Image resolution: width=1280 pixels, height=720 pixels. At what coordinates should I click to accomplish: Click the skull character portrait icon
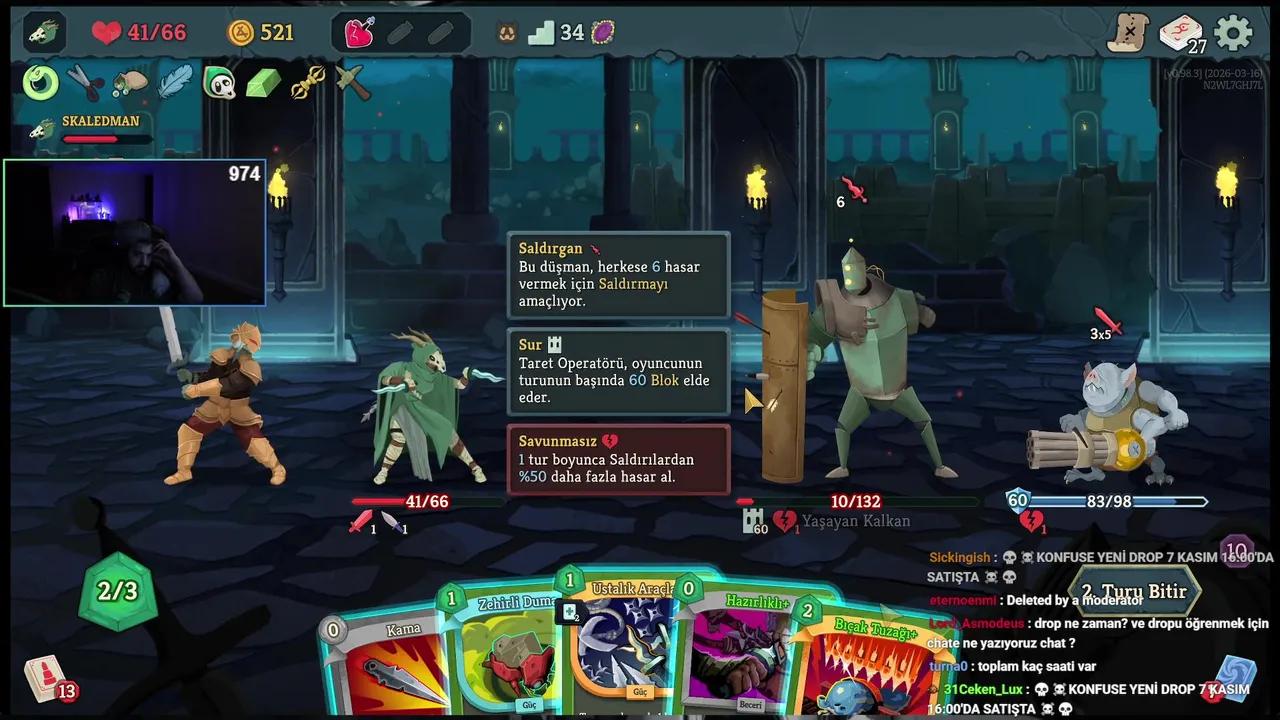coord(44,33)
